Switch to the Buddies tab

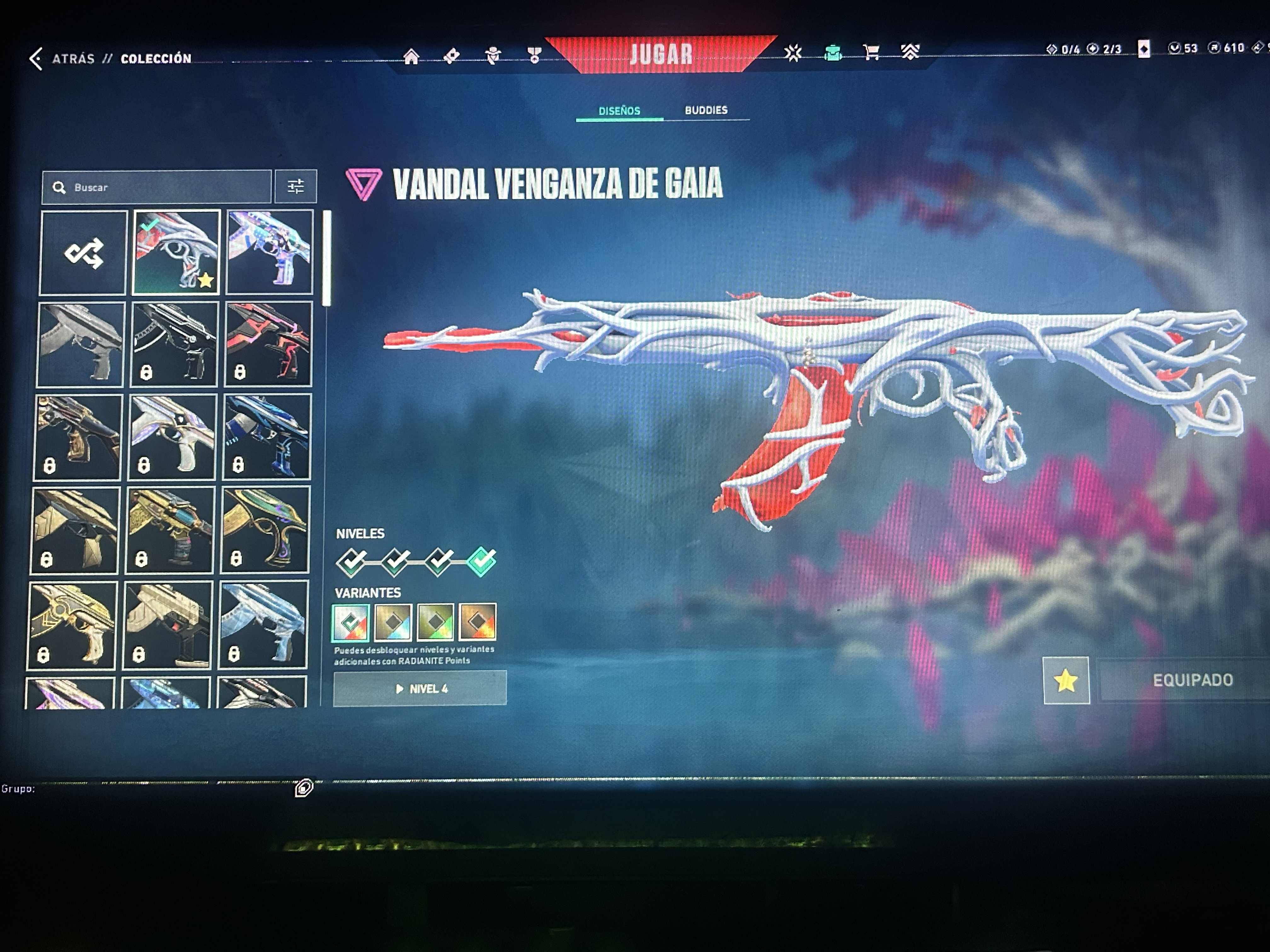(x=707, y=110)
